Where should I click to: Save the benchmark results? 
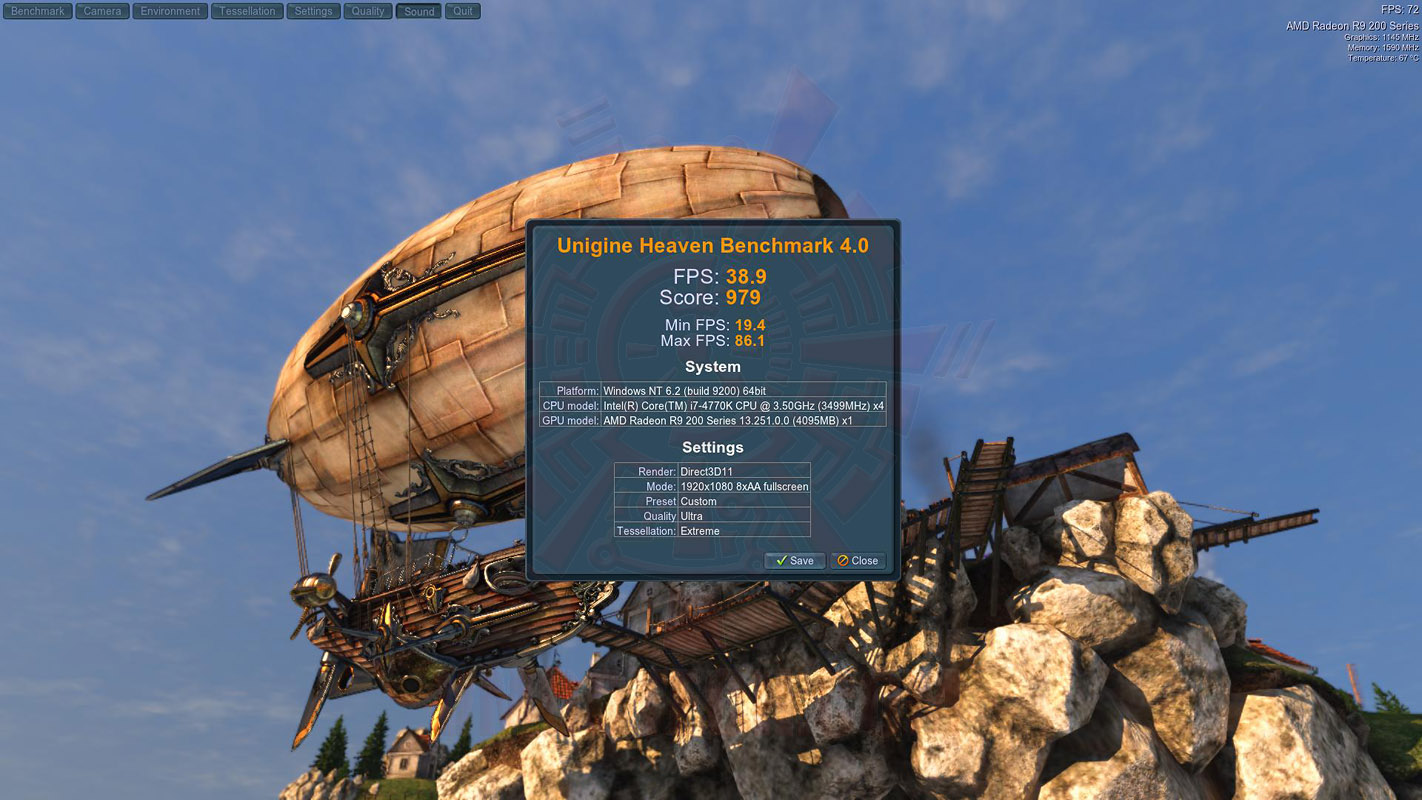click(x=794, y=561)
